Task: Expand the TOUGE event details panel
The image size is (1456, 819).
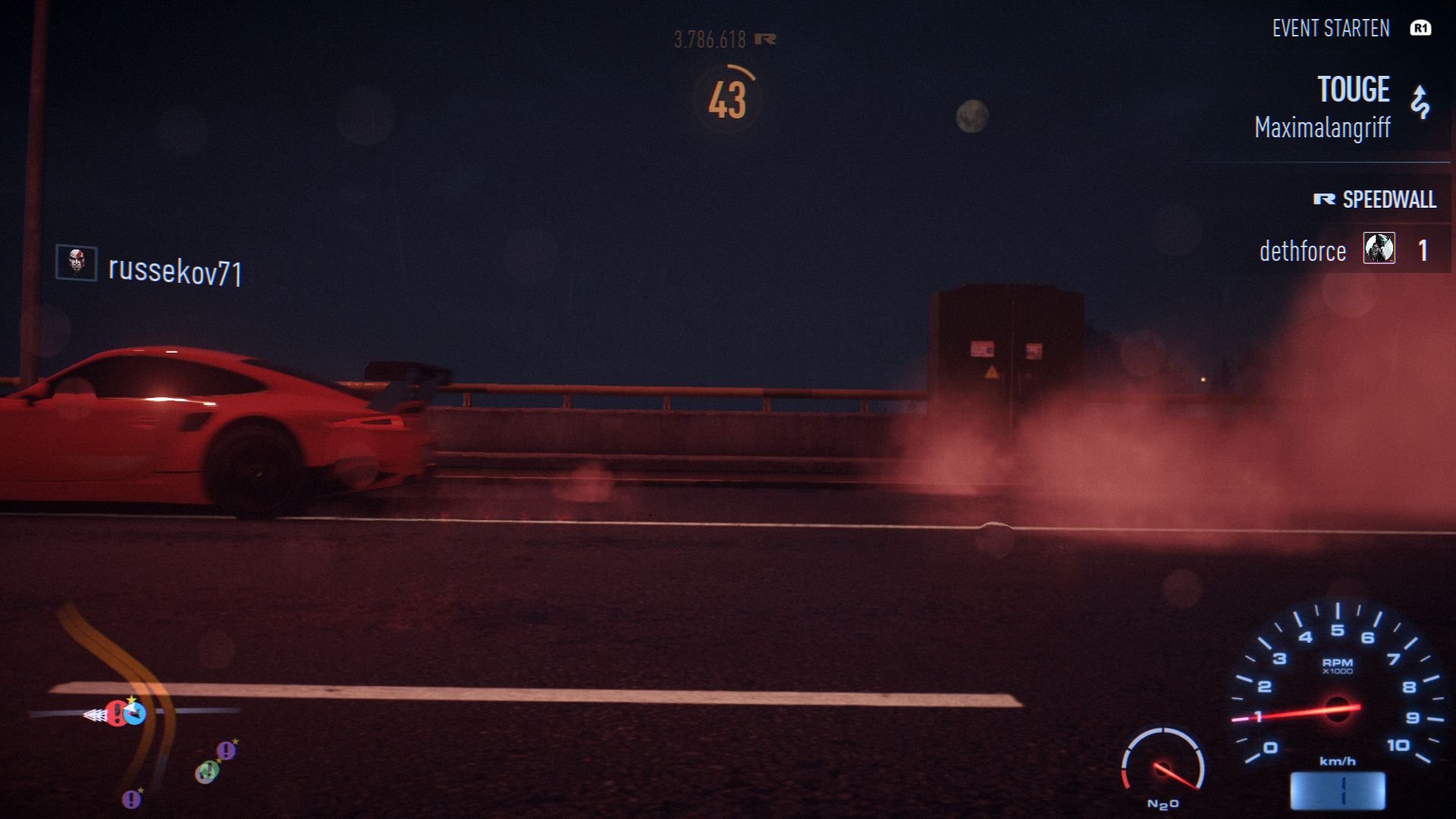Action: point(1354,89)
